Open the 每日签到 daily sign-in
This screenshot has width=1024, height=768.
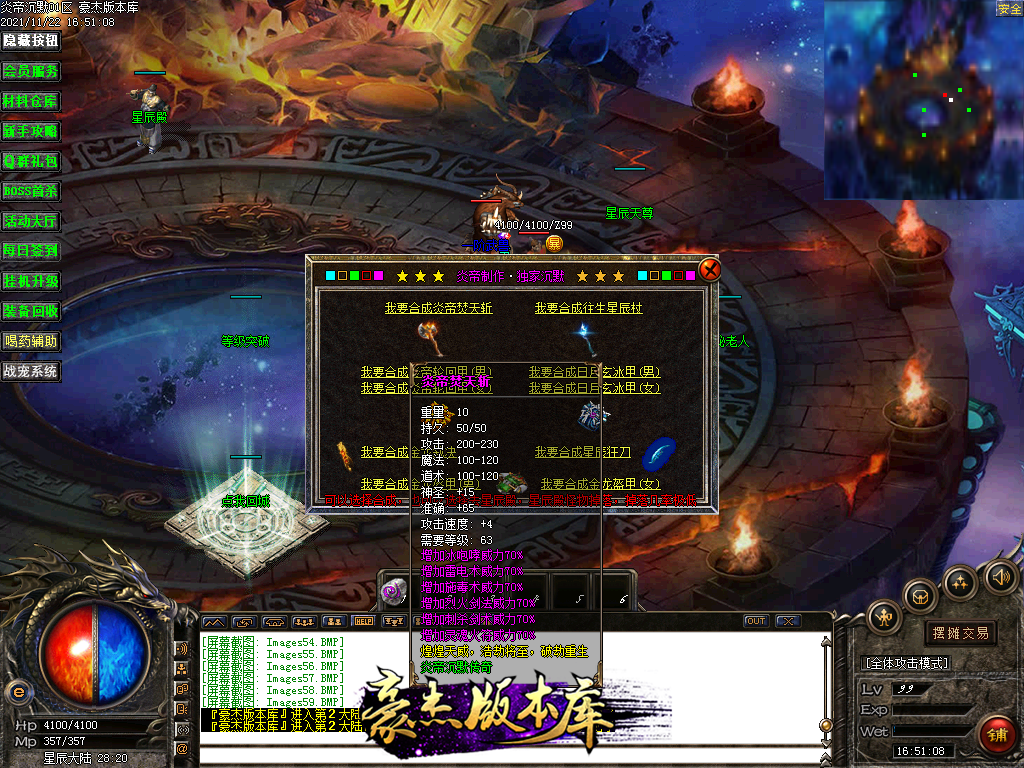[x=30, y=251]
